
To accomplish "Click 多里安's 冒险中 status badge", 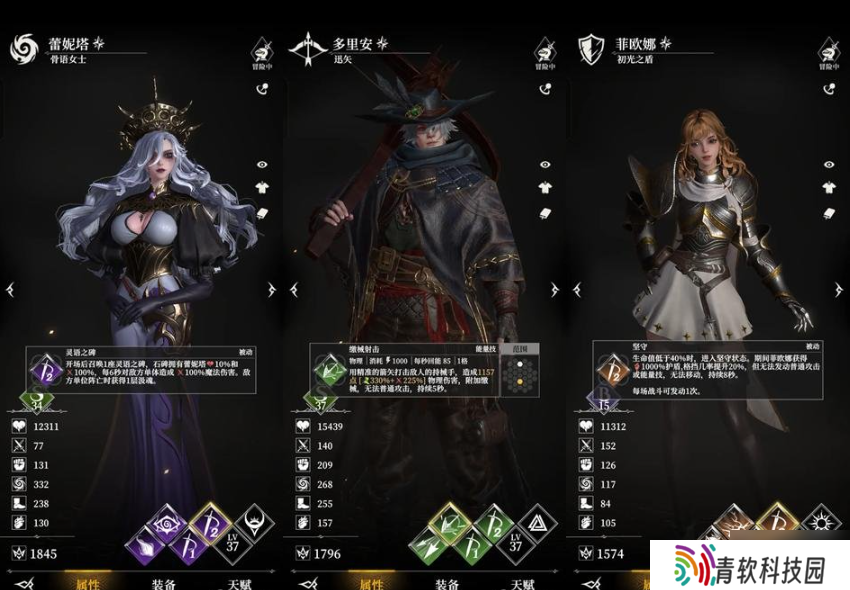I will (x=545, y=52).
